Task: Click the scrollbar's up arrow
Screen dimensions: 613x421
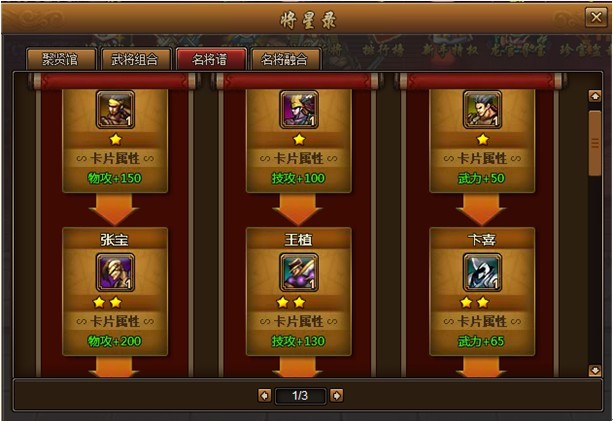Action: pos(595,97)
